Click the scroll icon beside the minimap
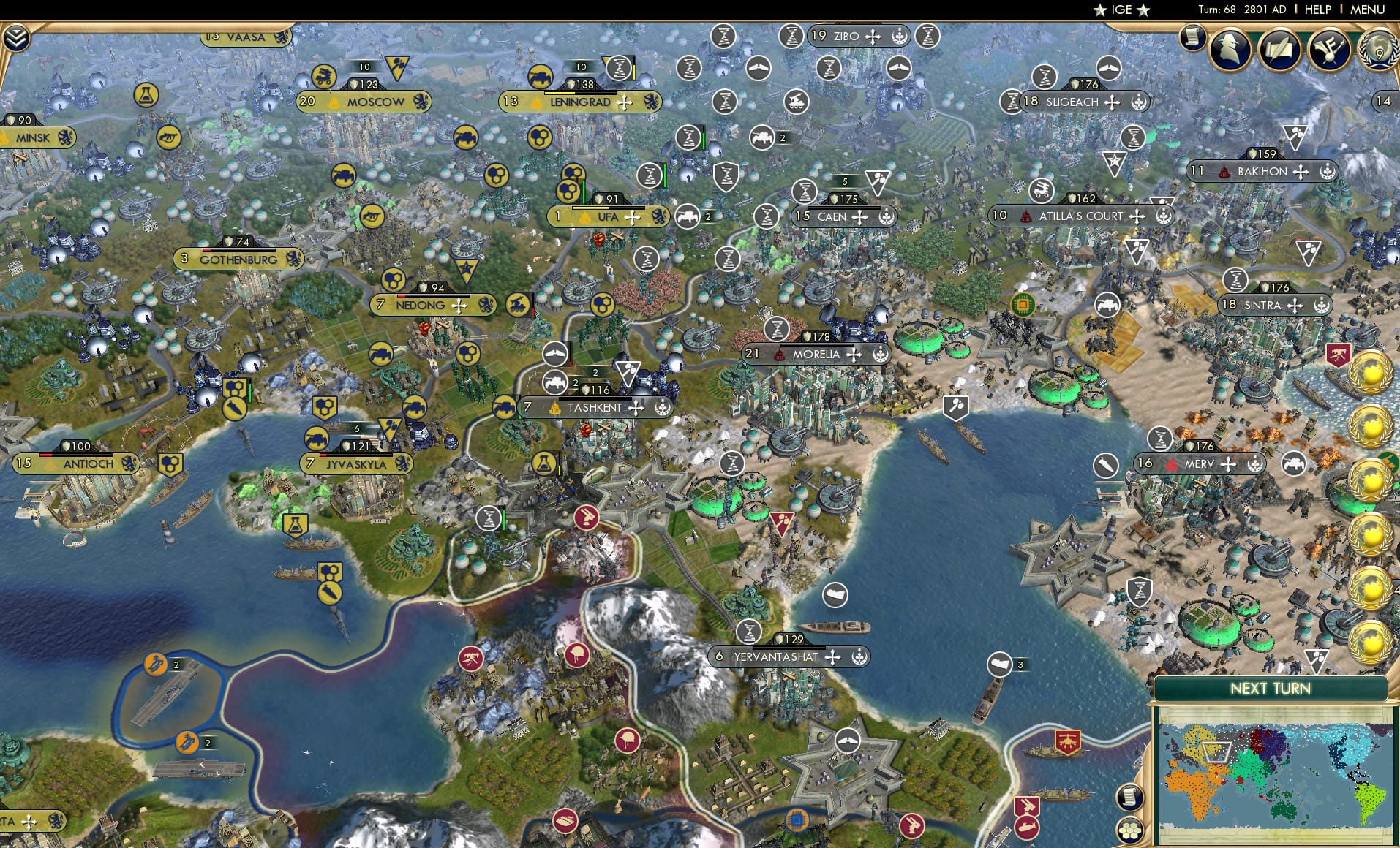This screenshot has width=1400, height=848. pyautogui.click(x=1130, y=797)
